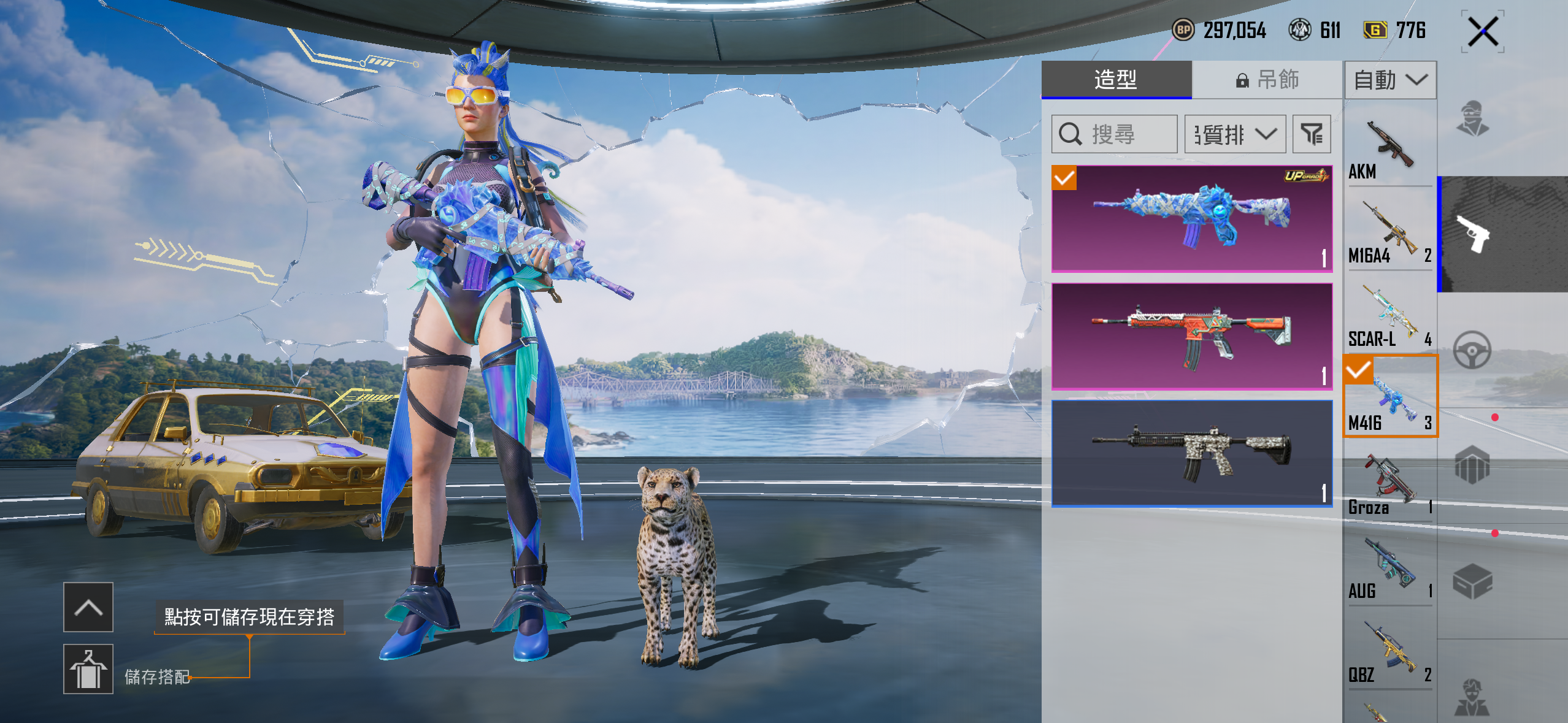This screenshot has width=1568, height=723.
Task: Choose Groza in the weapon list
Action: point(1389,484)
